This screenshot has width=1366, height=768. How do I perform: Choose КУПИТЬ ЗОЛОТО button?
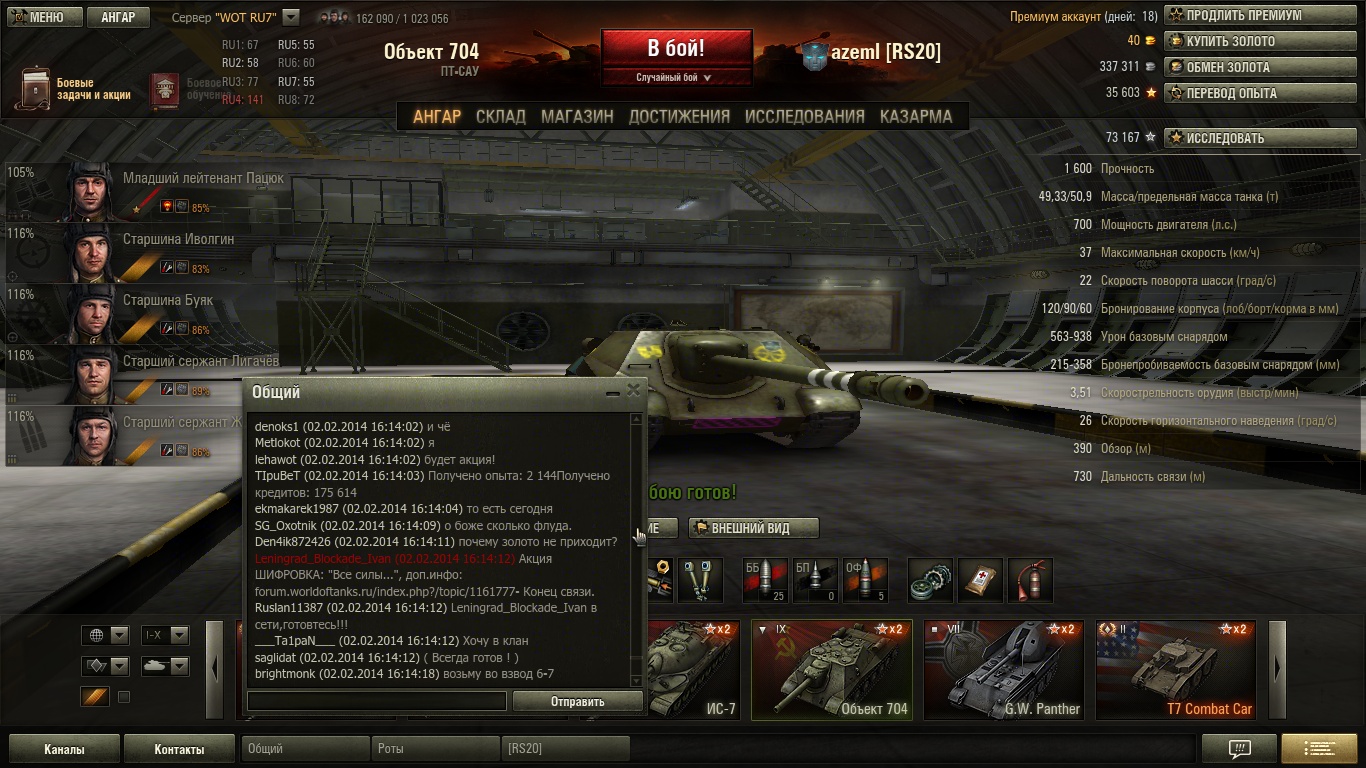point(1246,41)
